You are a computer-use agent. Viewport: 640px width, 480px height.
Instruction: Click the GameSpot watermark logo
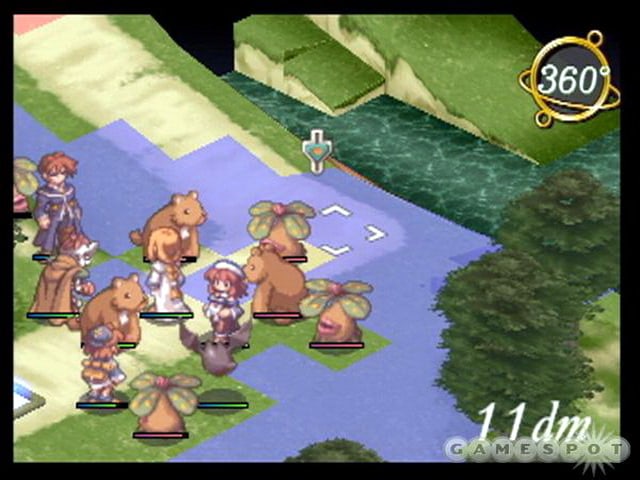536,447
